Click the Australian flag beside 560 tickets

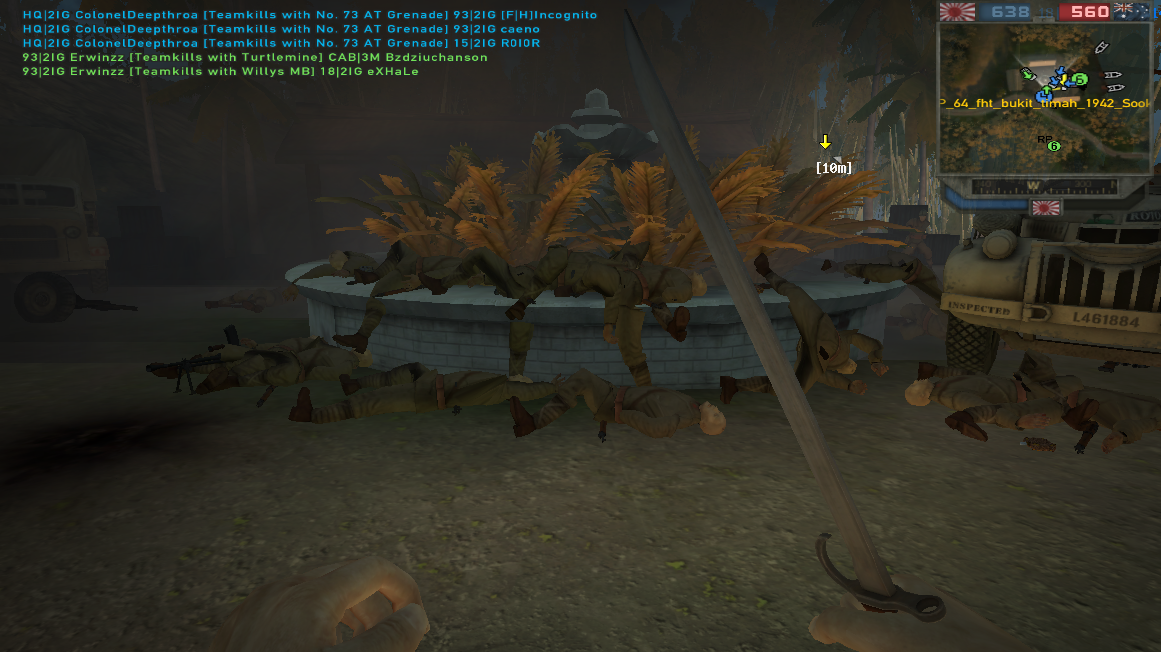click(x=1136, y=12)
